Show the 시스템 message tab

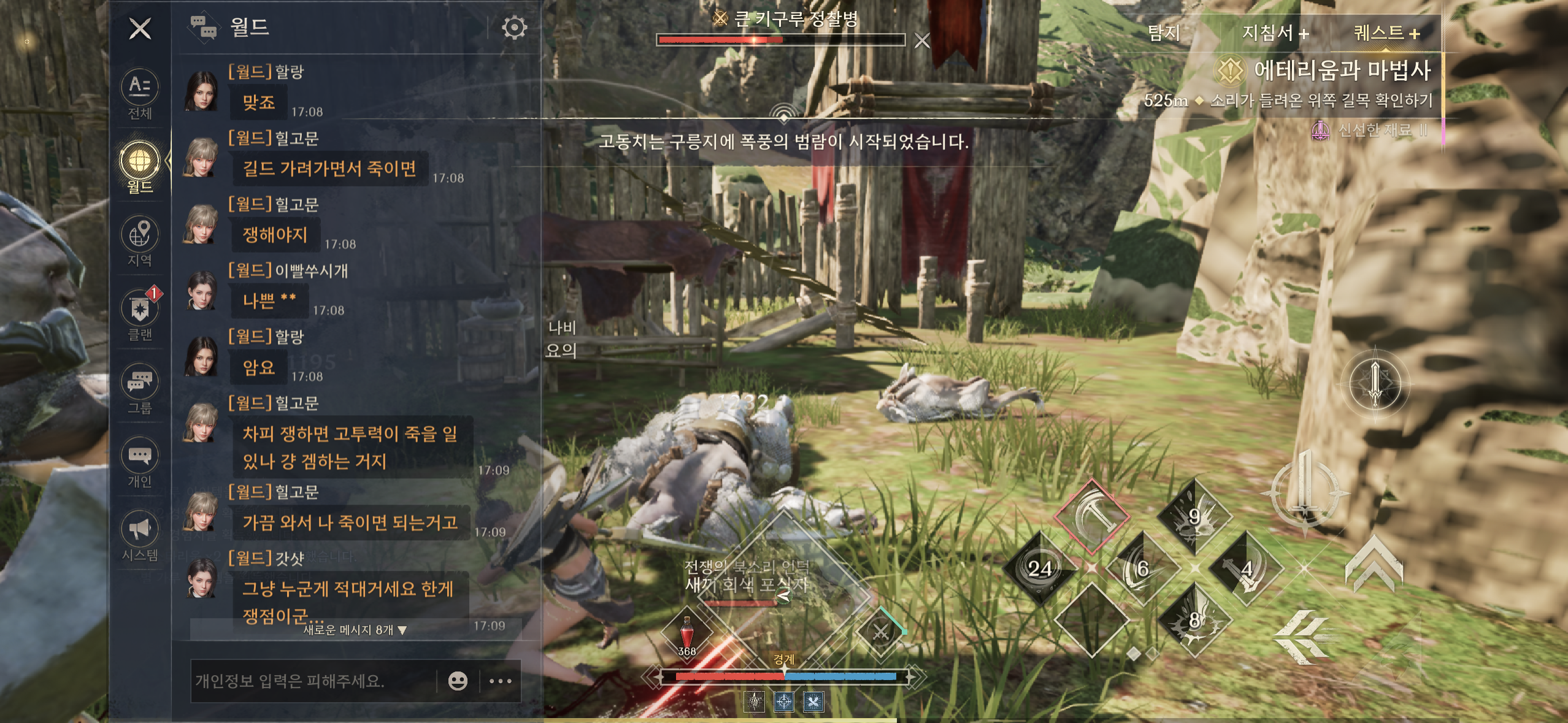coord(140,536)
